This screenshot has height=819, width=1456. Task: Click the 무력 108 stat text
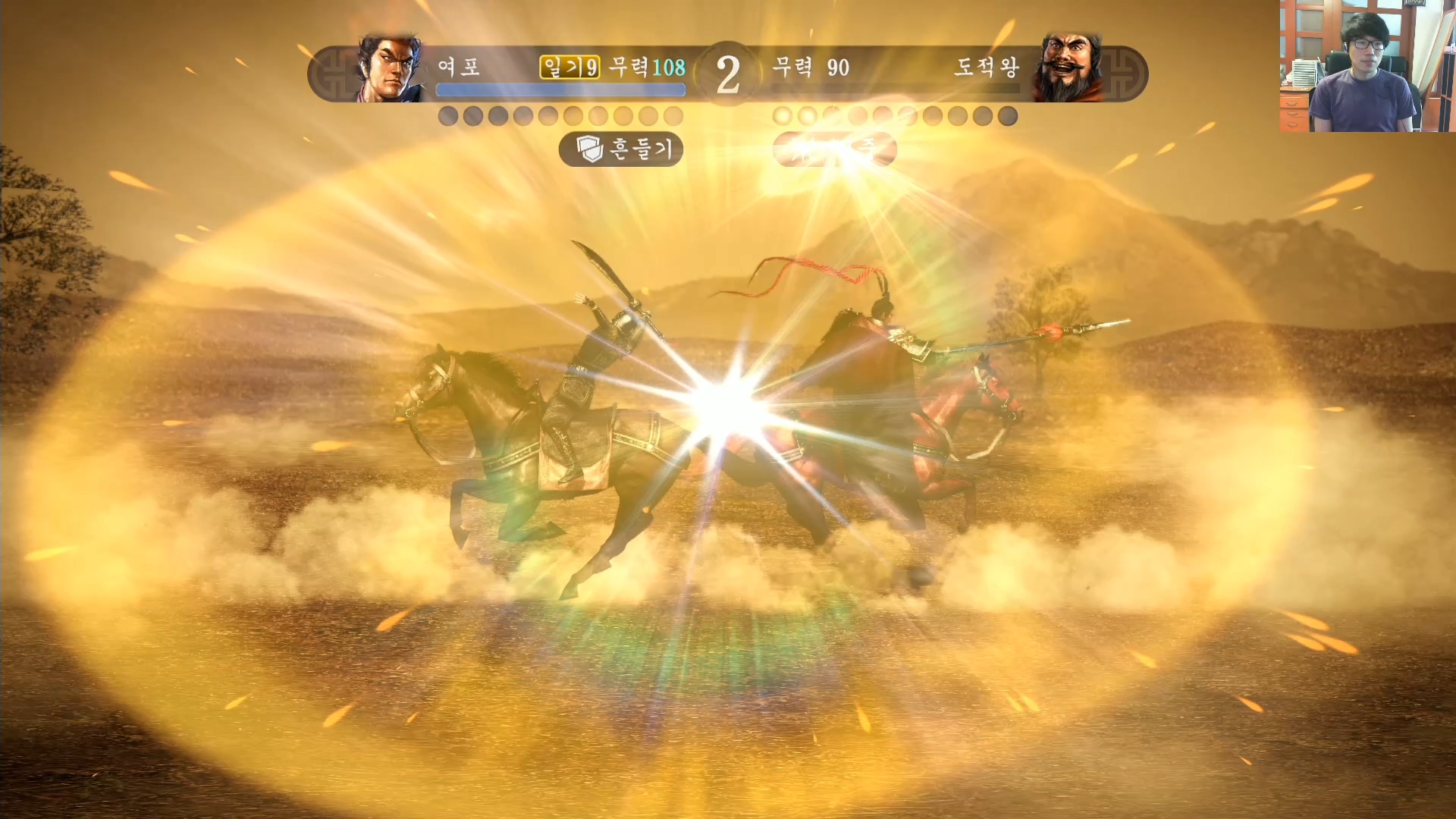coord(647,67)
